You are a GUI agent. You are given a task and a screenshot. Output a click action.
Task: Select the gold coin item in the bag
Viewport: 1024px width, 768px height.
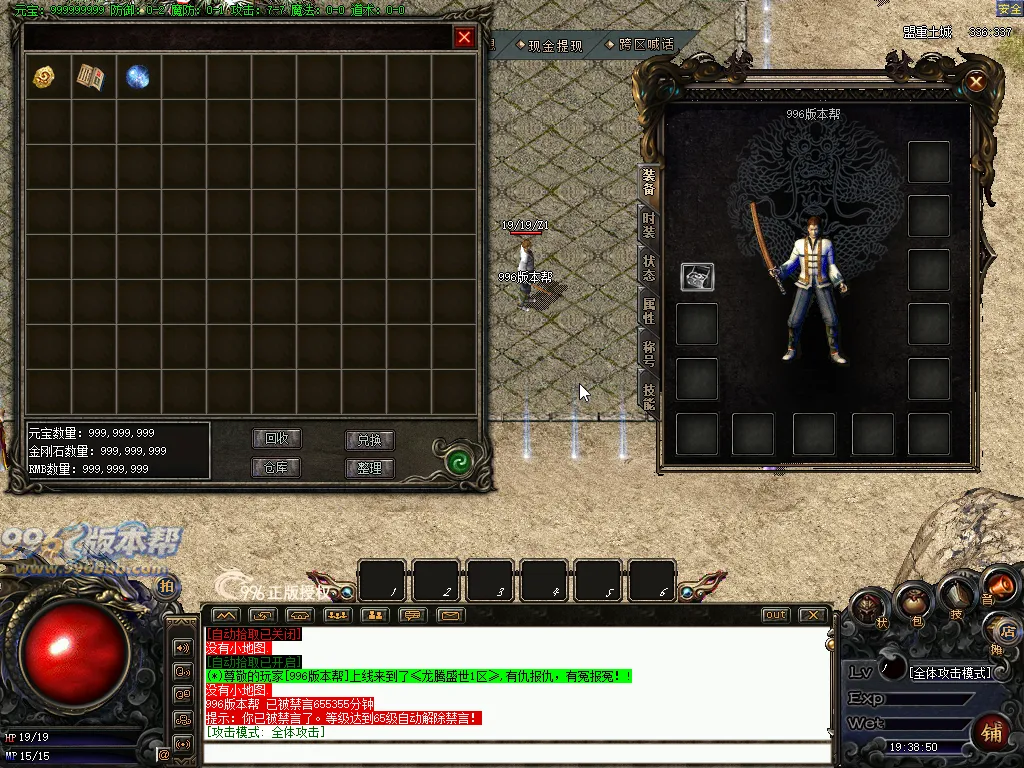tap(44, 77)
